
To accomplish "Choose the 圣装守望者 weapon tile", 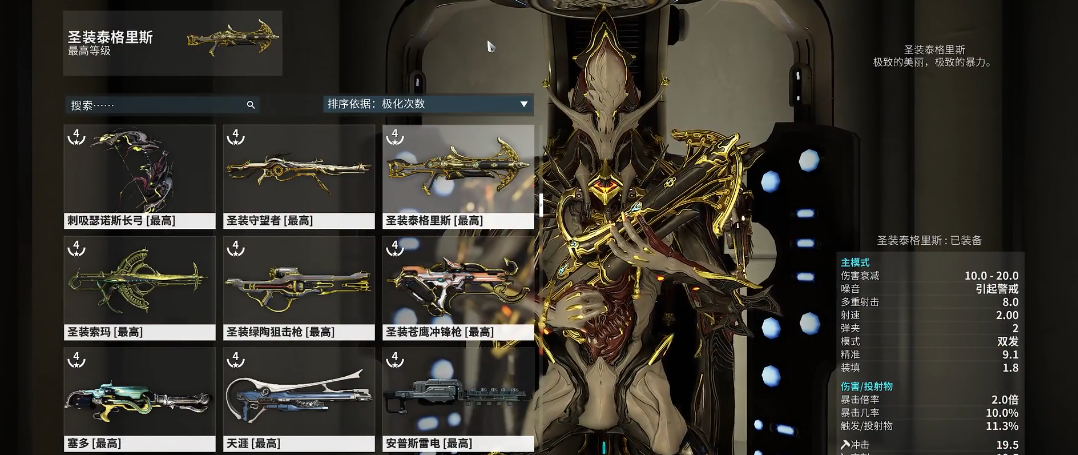I will pyautogui.click(x=299, y=175).
